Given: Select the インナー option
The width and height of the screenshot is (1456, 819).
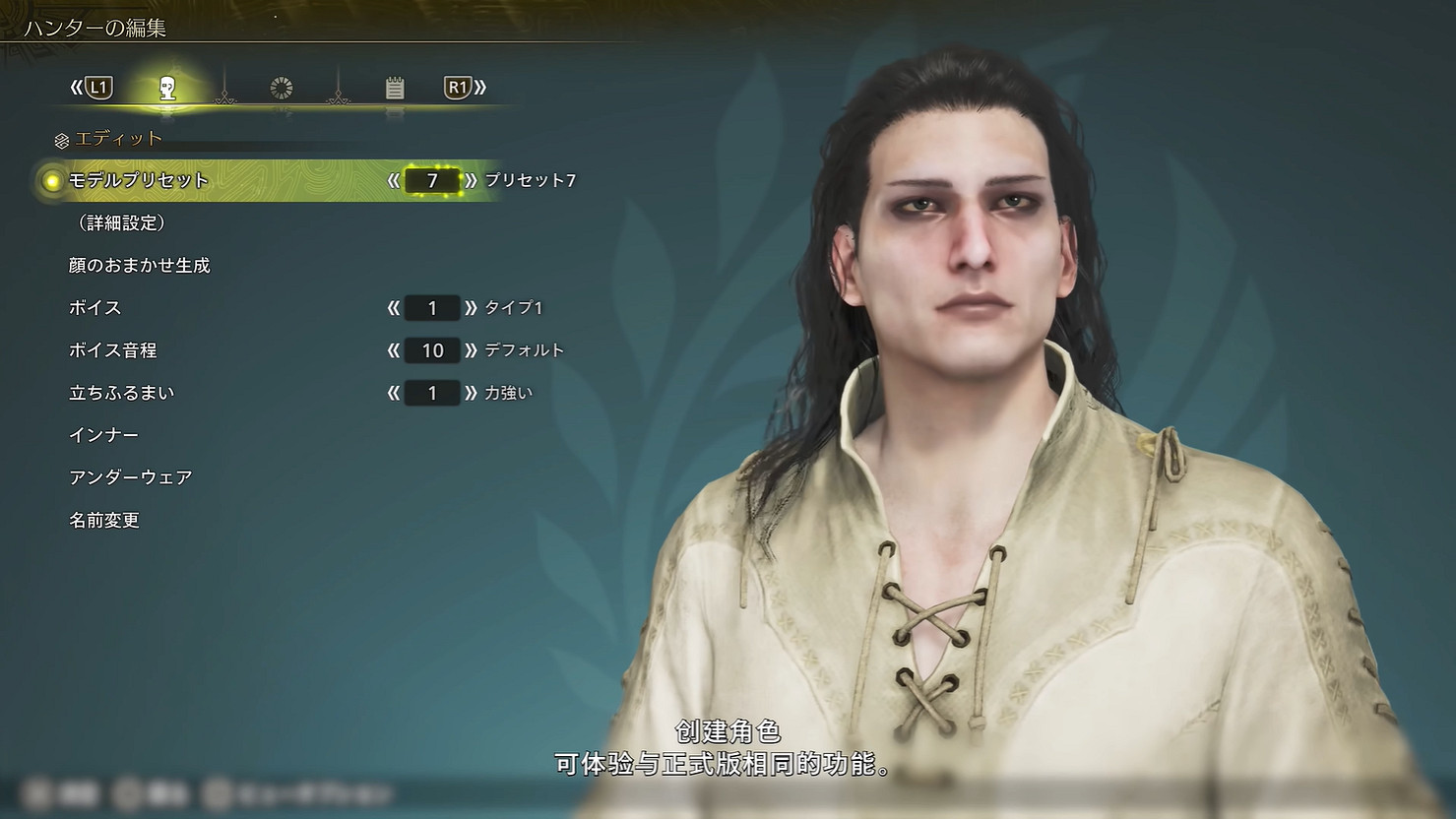Looking at the screenshot, I should [x=103, y=435].
